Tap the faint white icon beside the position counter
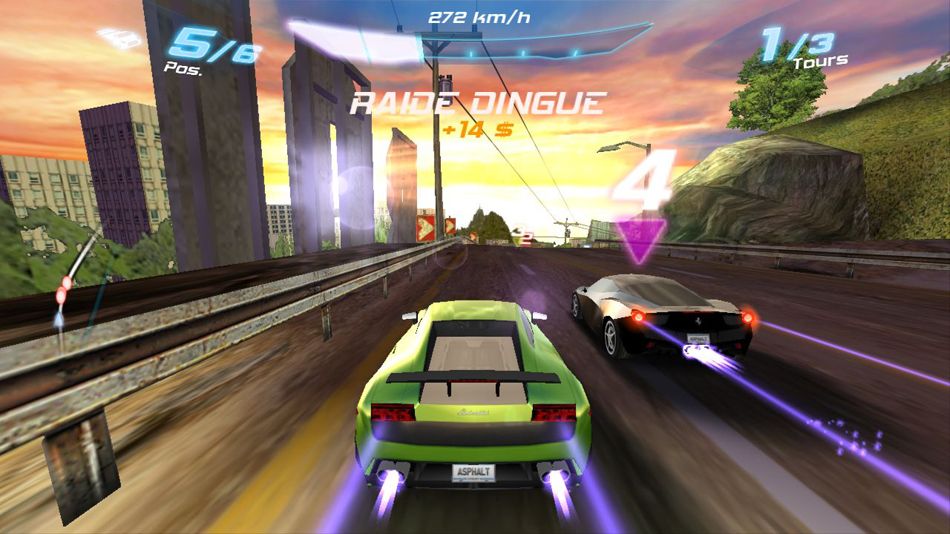 pyautogui.click(x=121, y=39)
